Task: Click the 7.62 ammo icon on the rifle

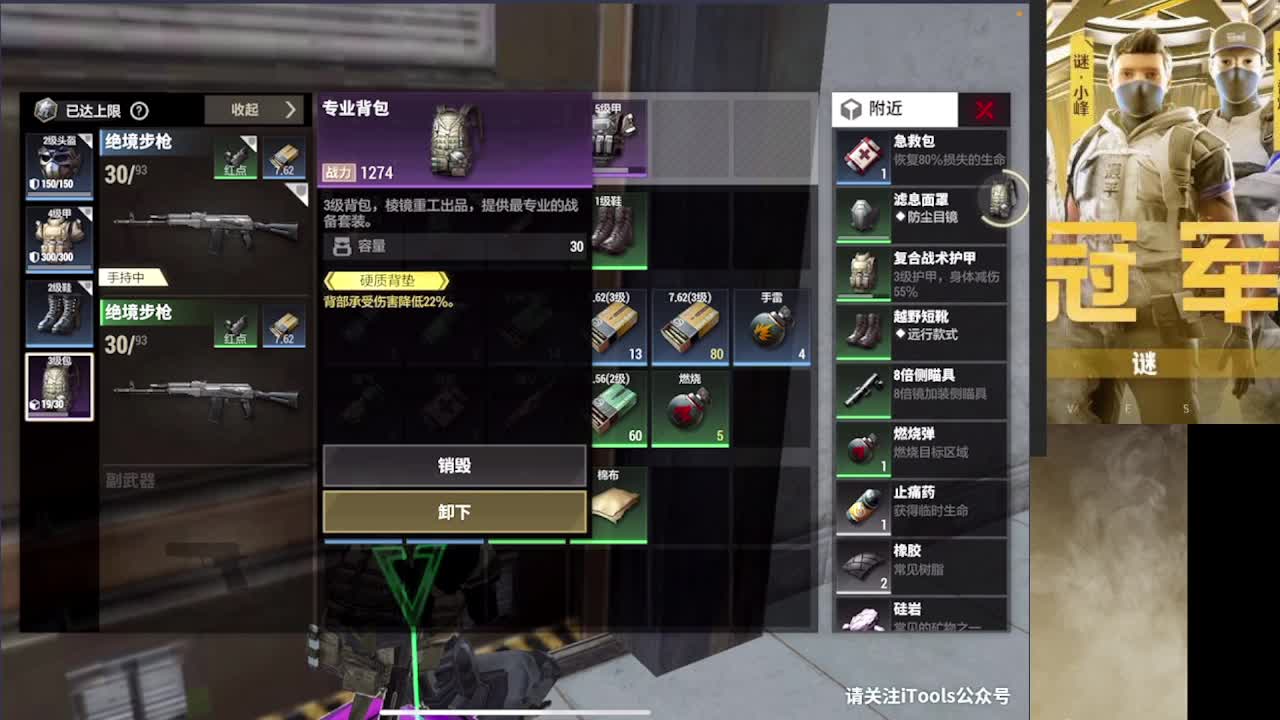Action: [x=285, y=157]
